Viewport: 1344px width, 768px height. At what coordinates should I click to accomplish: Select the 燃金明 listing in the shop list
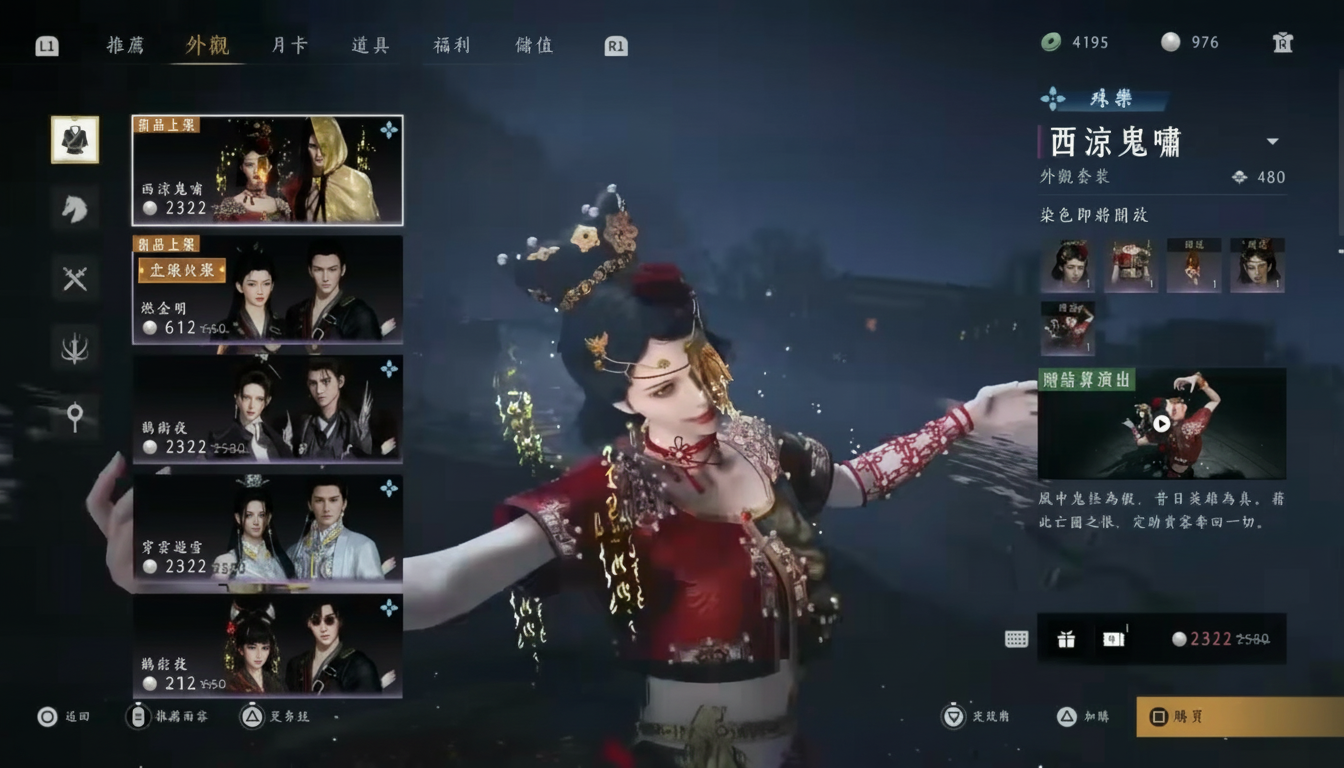(267, 290)
